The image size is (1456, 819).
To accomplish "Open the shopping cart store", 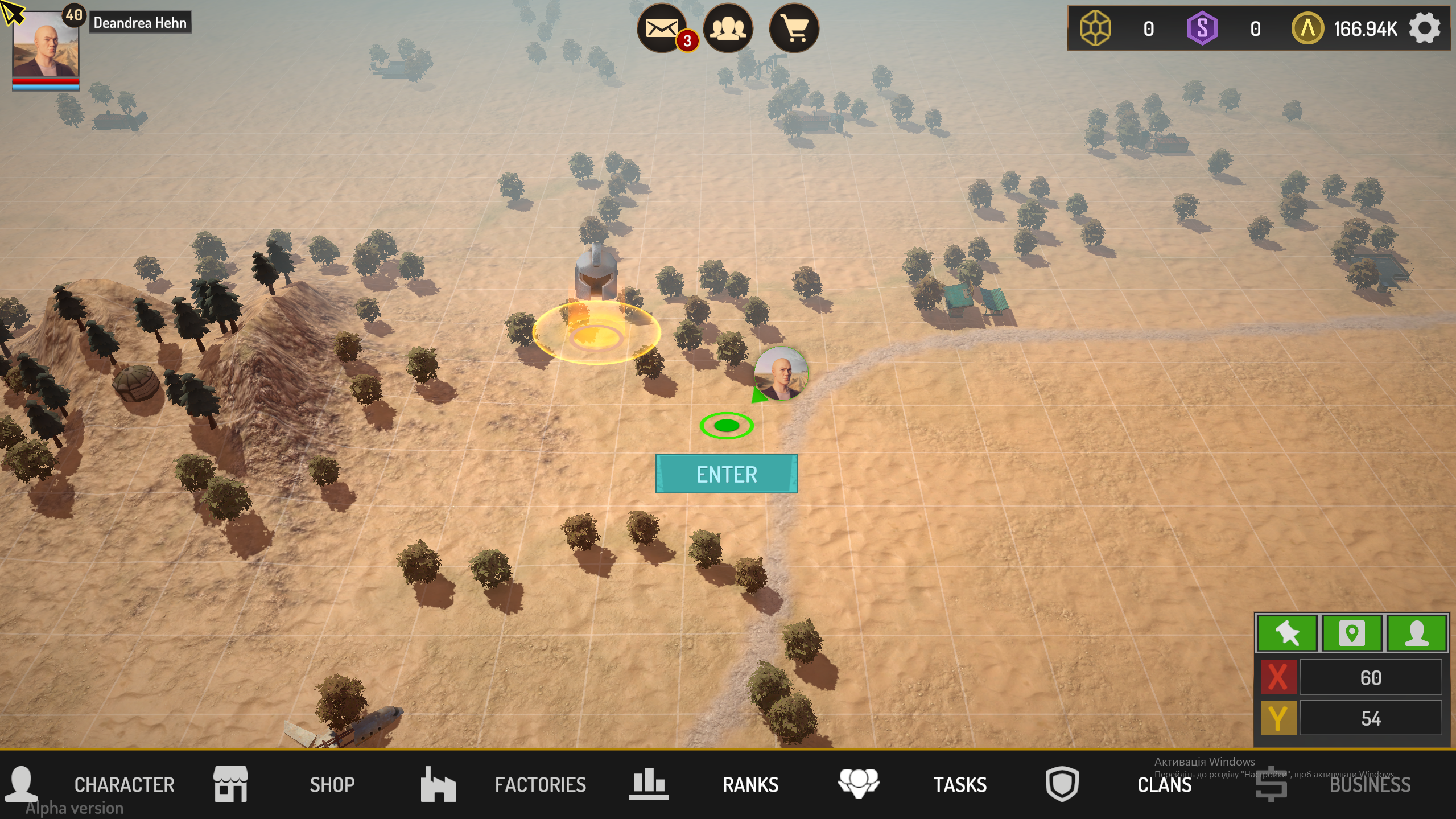I will [795, 27].
